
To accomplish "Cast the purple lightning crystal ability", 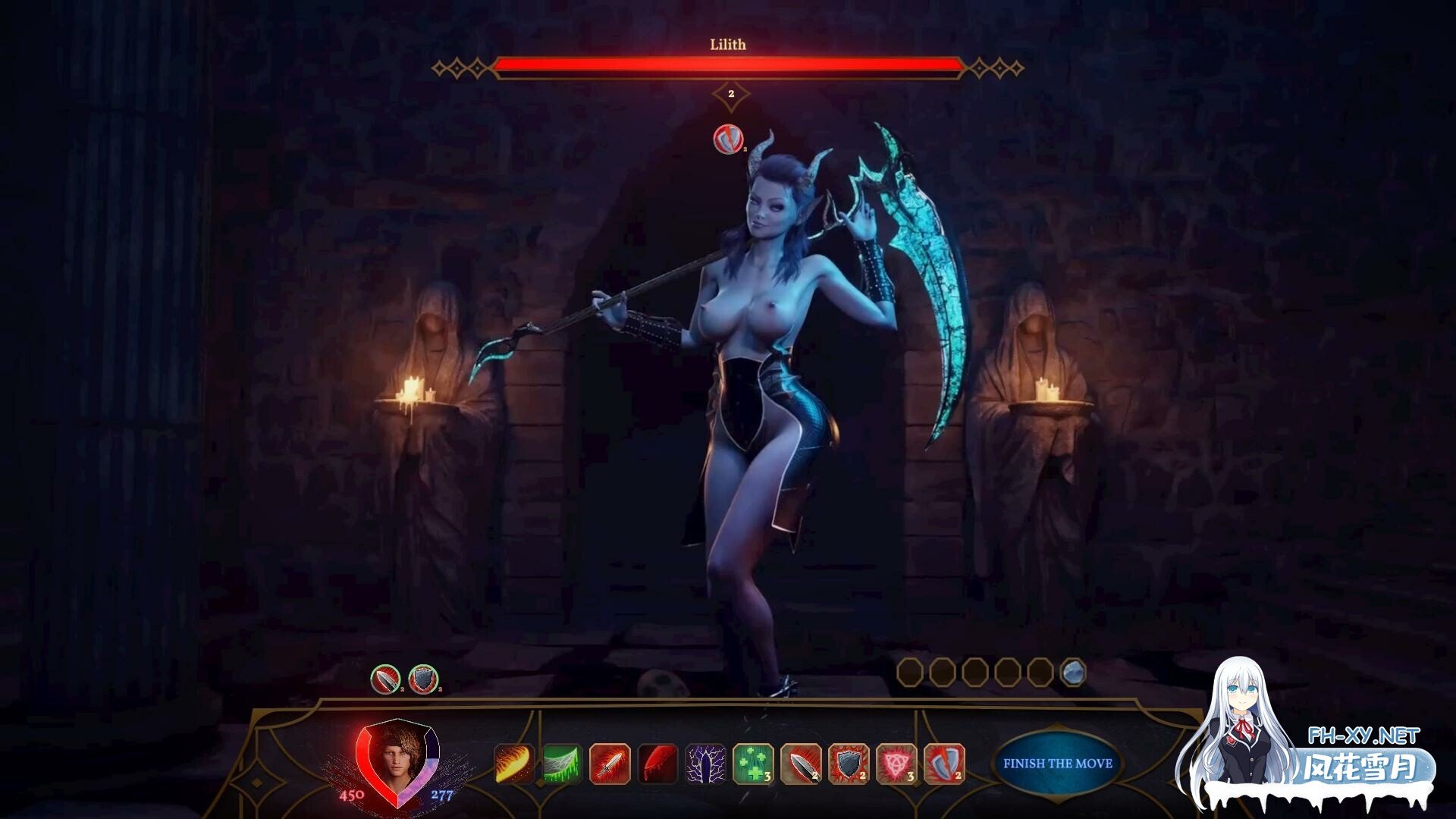I will (x=705, y=764).
